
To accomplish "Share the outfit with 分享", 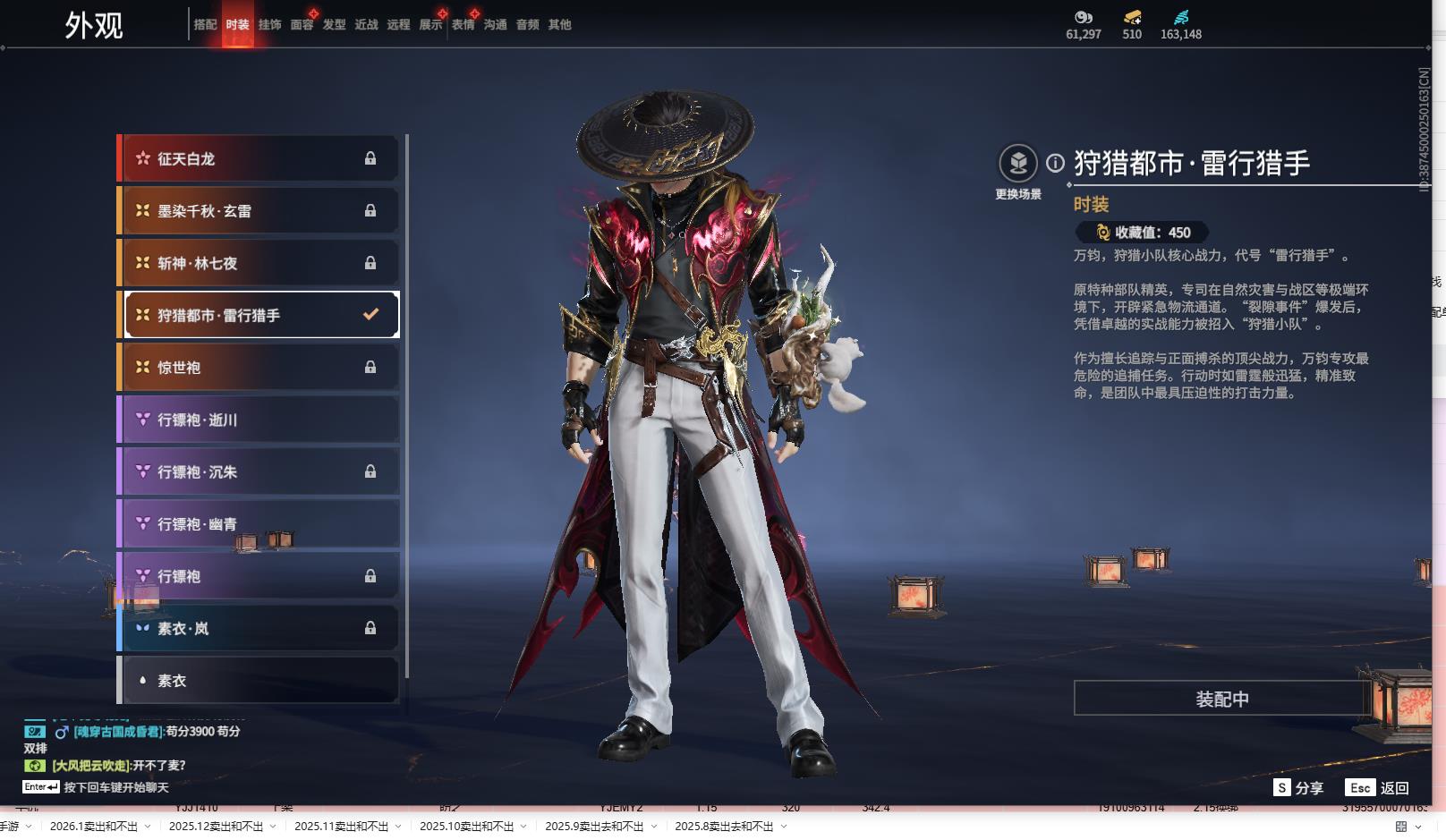I will [1298, 788].
